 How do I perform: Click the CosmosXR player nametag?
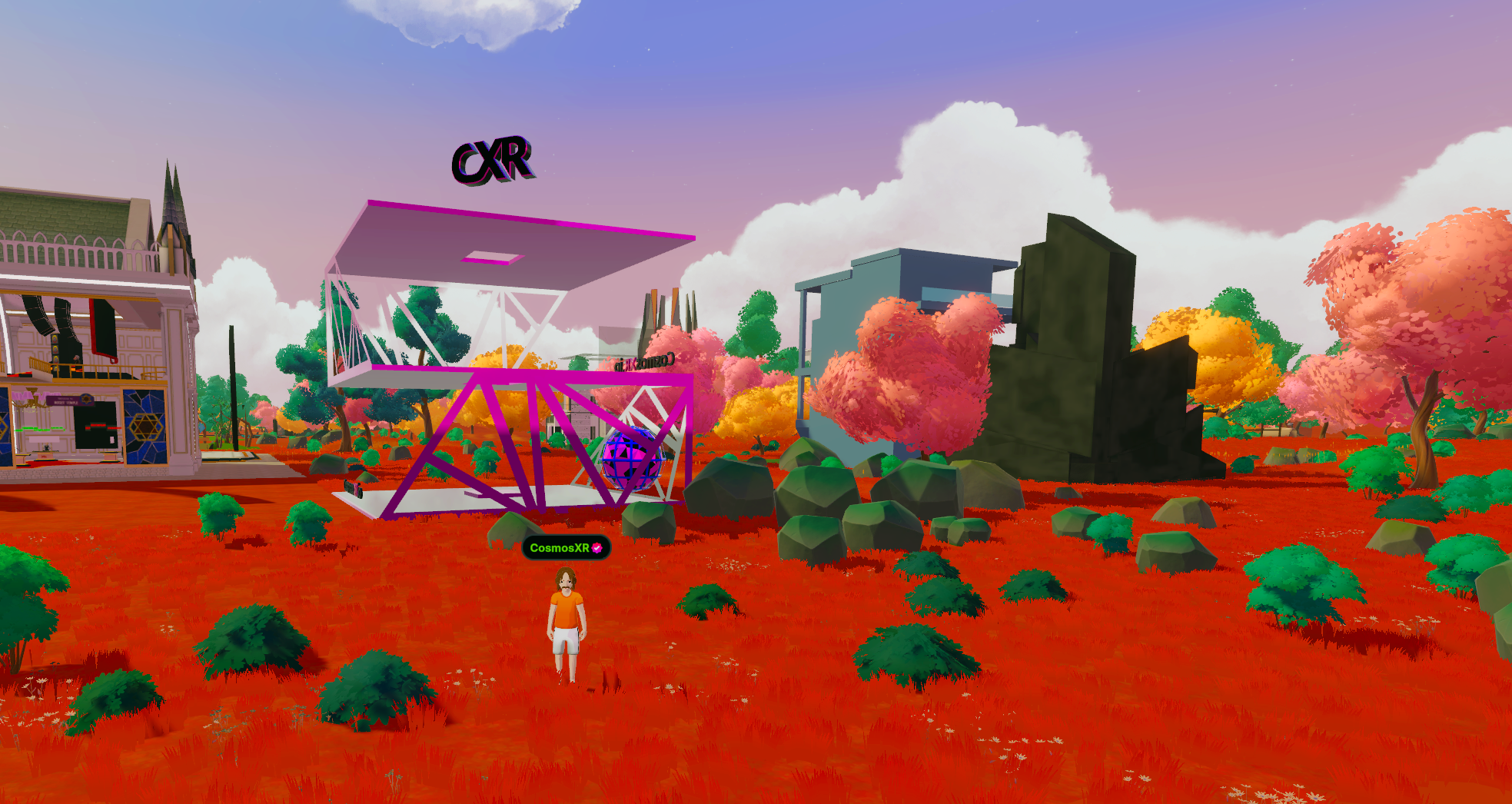(565, 548)
